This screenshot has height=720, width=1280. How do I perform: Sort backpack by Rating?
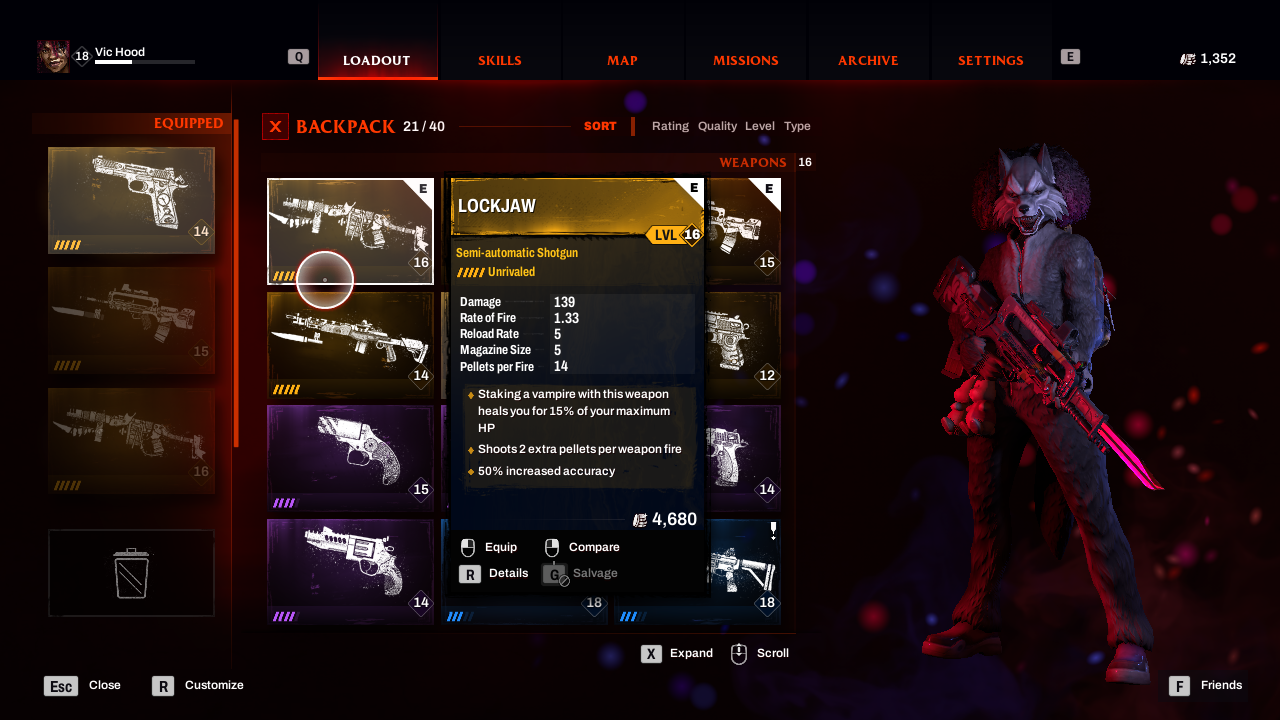(x=670, y=126)
